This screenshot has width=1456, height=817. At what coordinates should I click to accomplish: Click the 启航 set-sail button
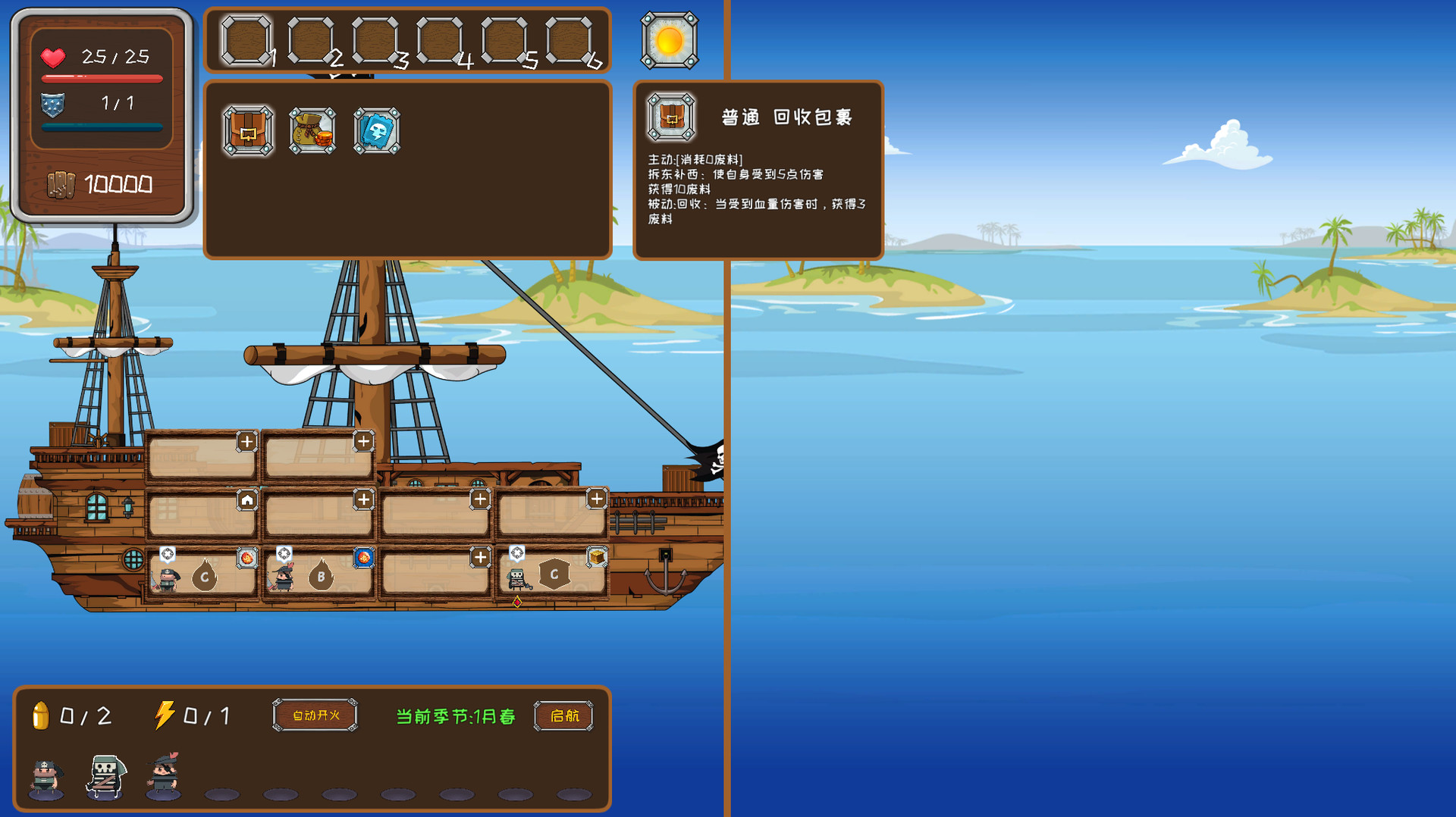pos(563,716)
